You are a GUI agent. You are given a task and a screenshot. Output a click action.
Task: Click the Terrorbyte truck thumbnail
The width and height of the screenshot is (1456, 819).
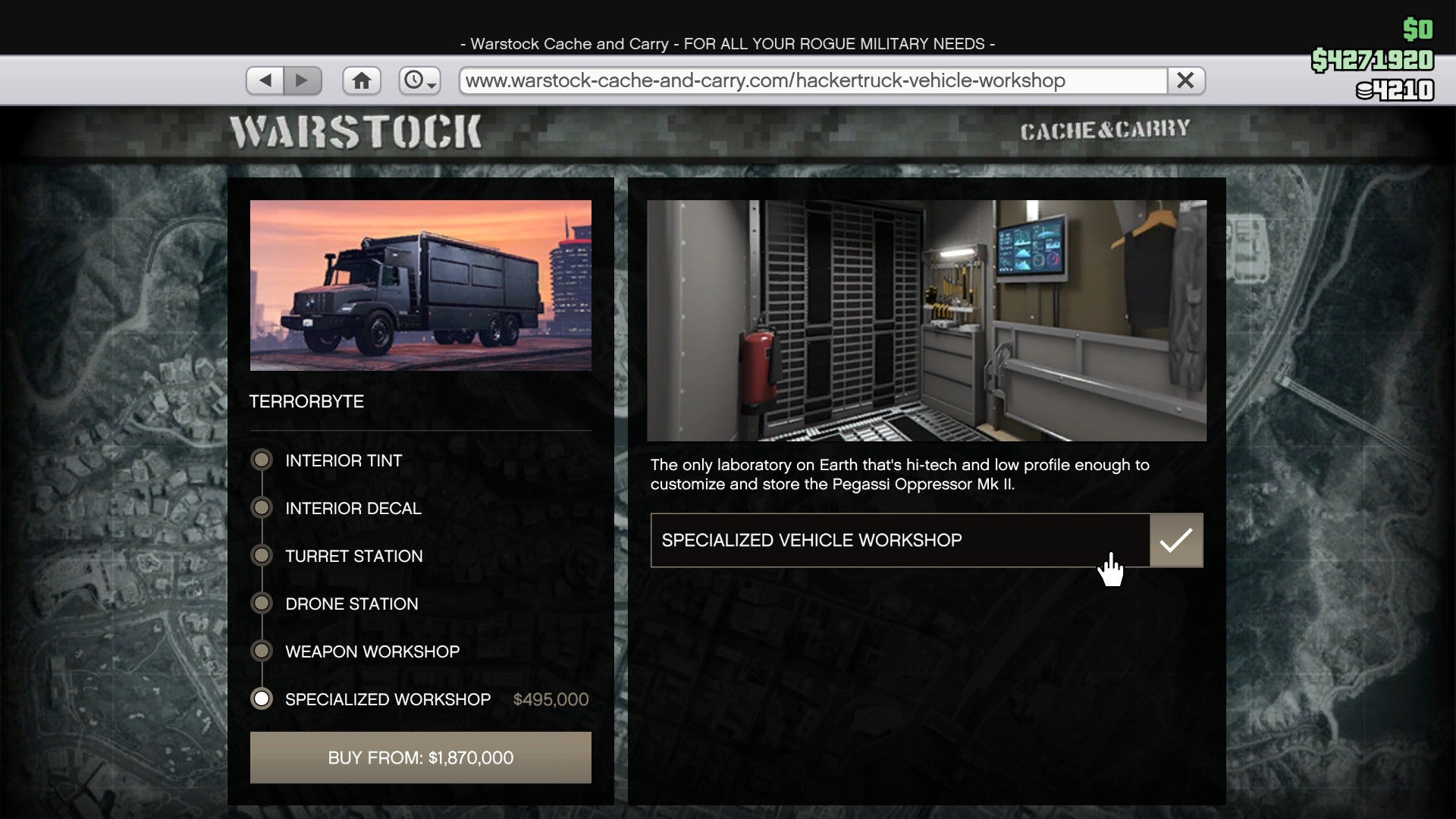[x=421, y=285]
